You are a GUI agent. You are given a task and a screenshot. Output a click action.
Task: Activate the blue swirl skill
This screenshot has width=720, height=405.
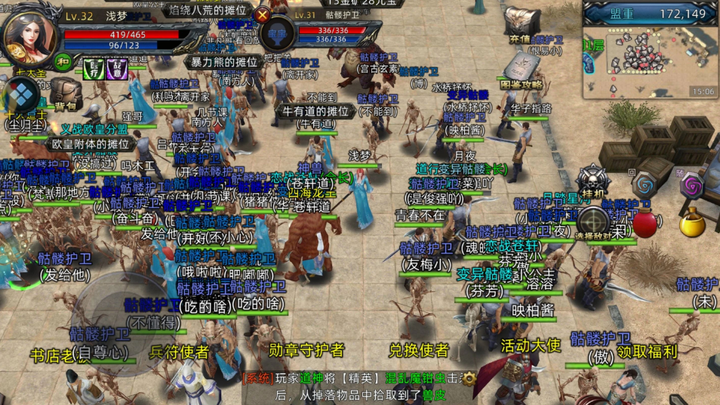646,185
